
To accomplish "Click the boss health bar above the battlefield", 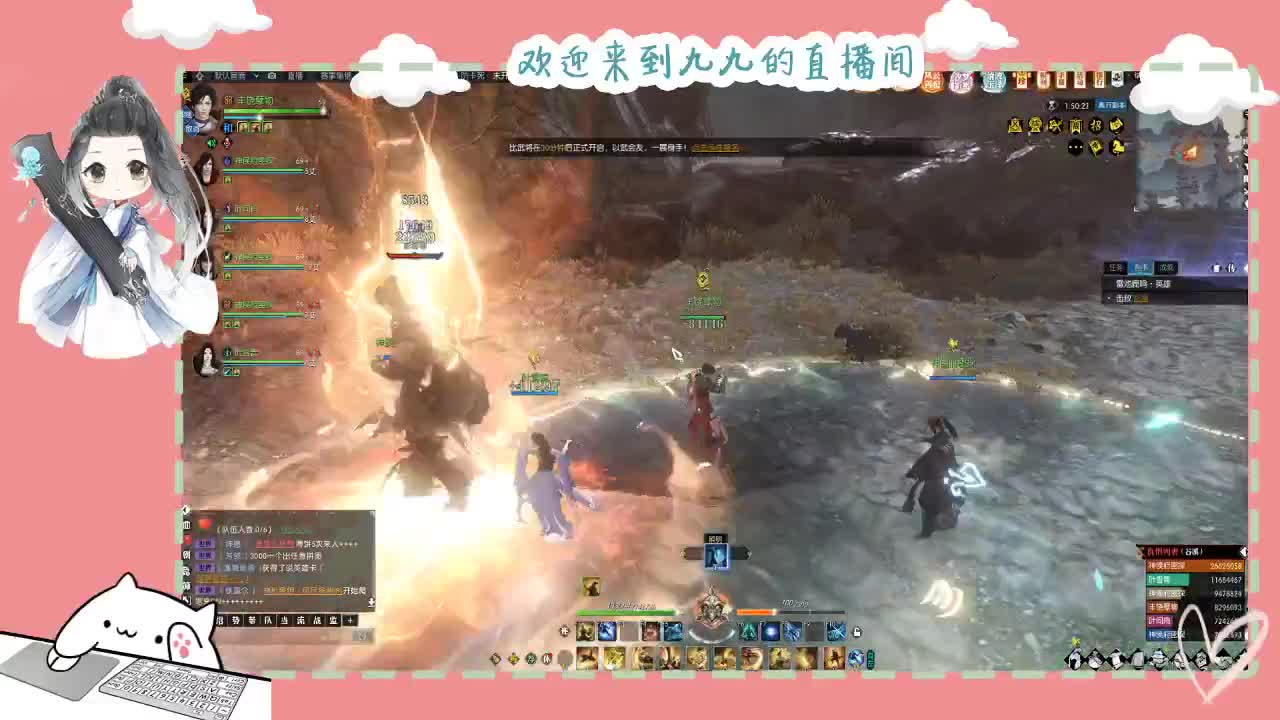I will (x=415, y=253).
